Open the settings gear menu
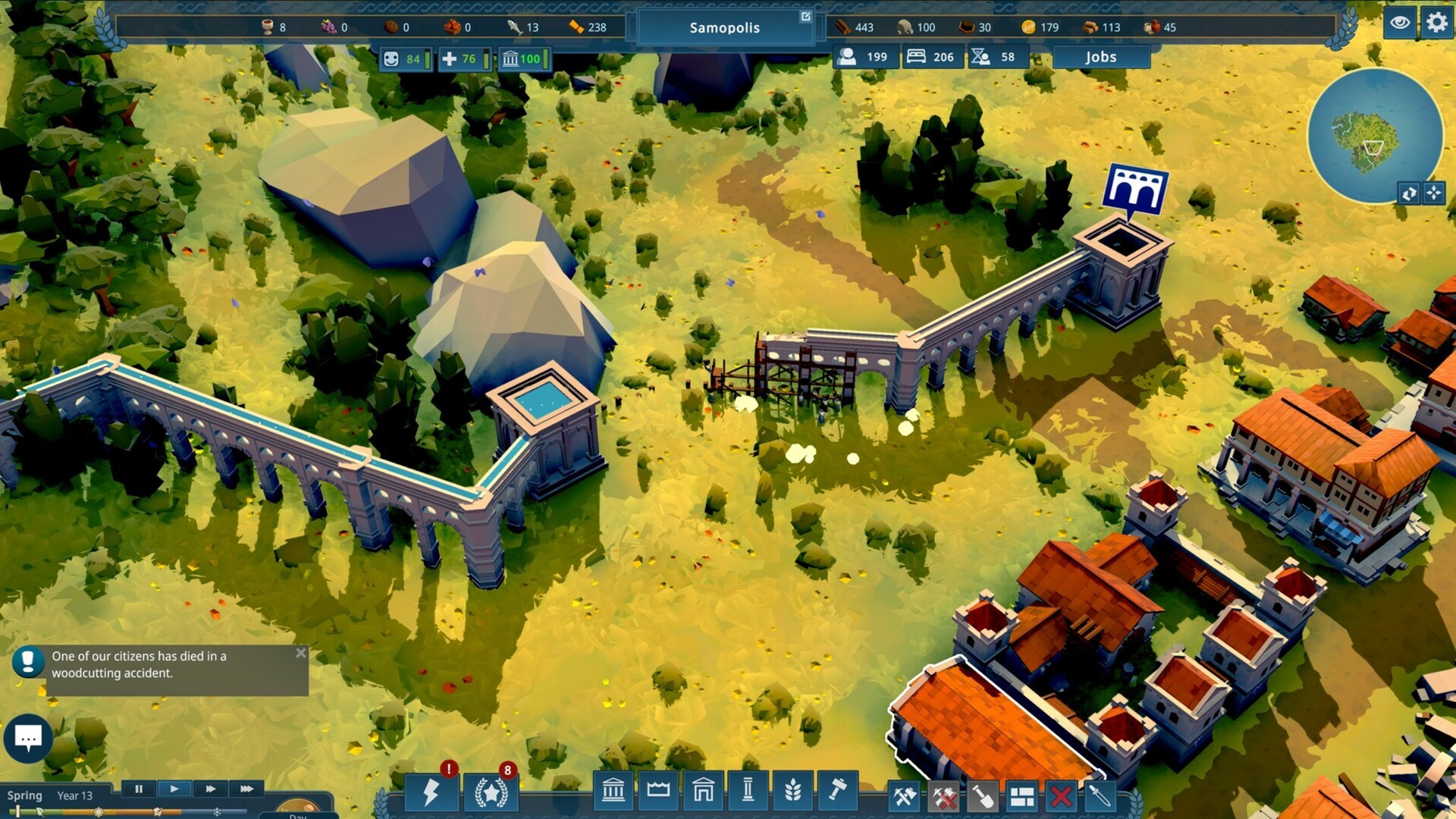This screenshot has width=1456, height=819. (1436, 24)
